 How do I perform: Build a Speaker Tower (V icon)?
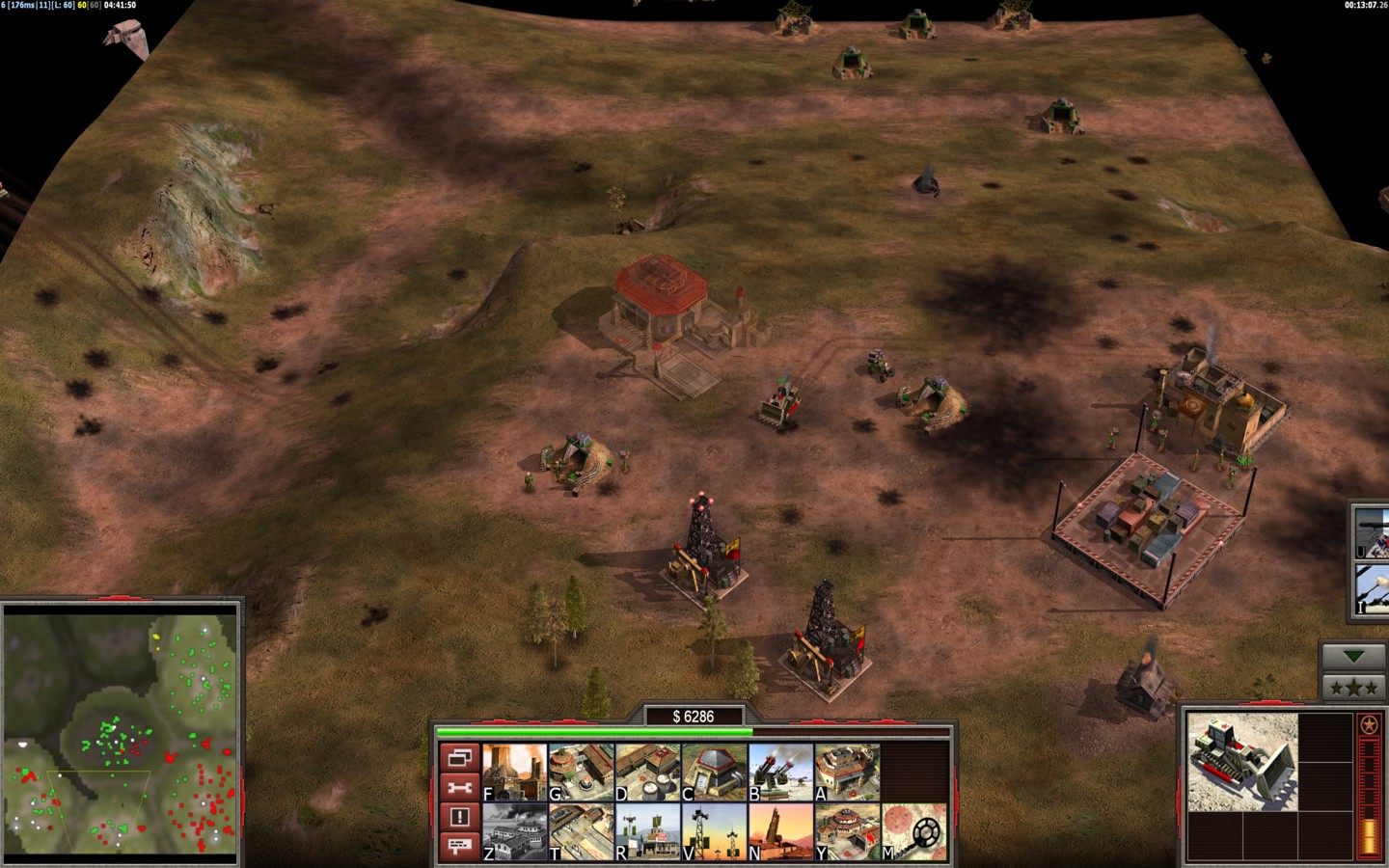tap(714, 832)
